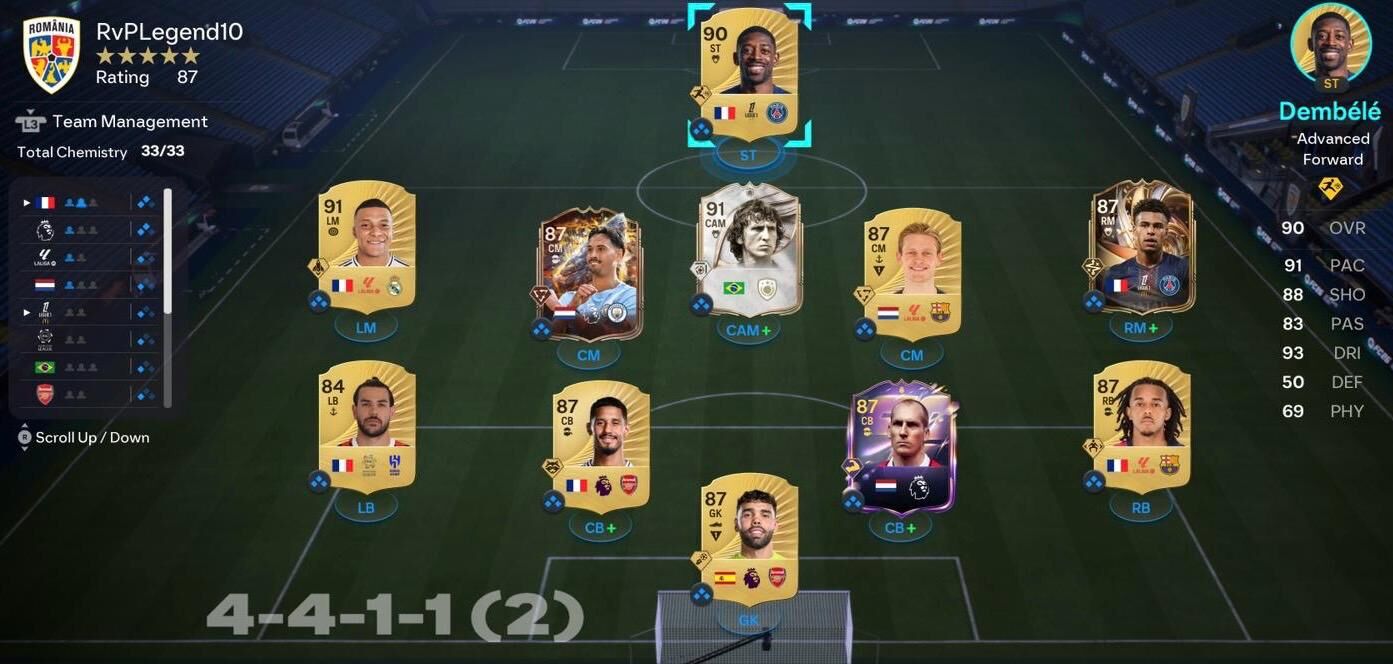The image size is (1393, 664).
Task: Select the Arsenal French CB card
Action: pos(600,445)
